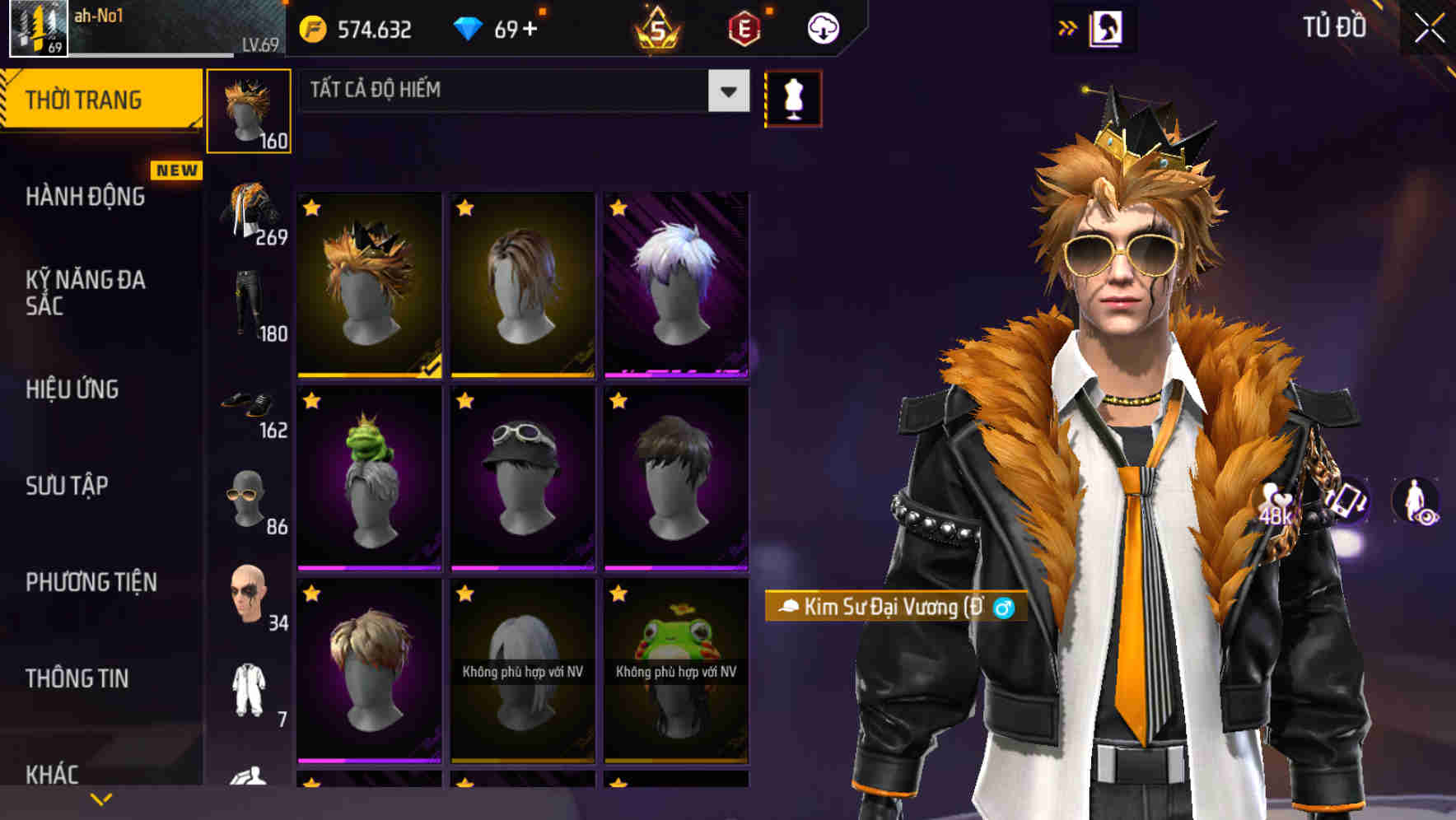Open the red E badge in top bar
1456x820 pixels.
(x=744, y=27)
